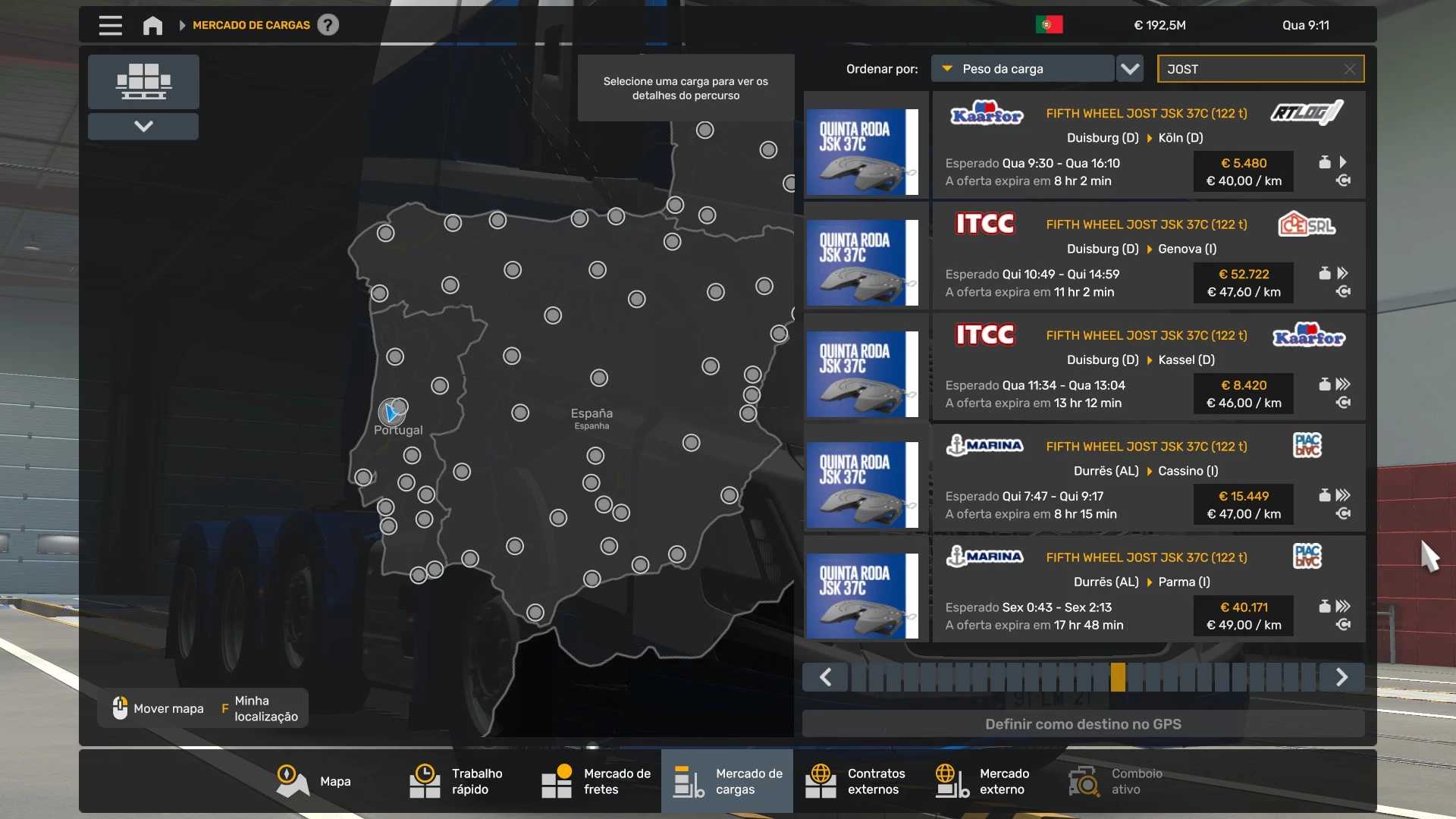Viewport: 1456px width, 819px height.
Task: Open the Peso da carga sort dropdown
Action: click(x=1022, y=69)
